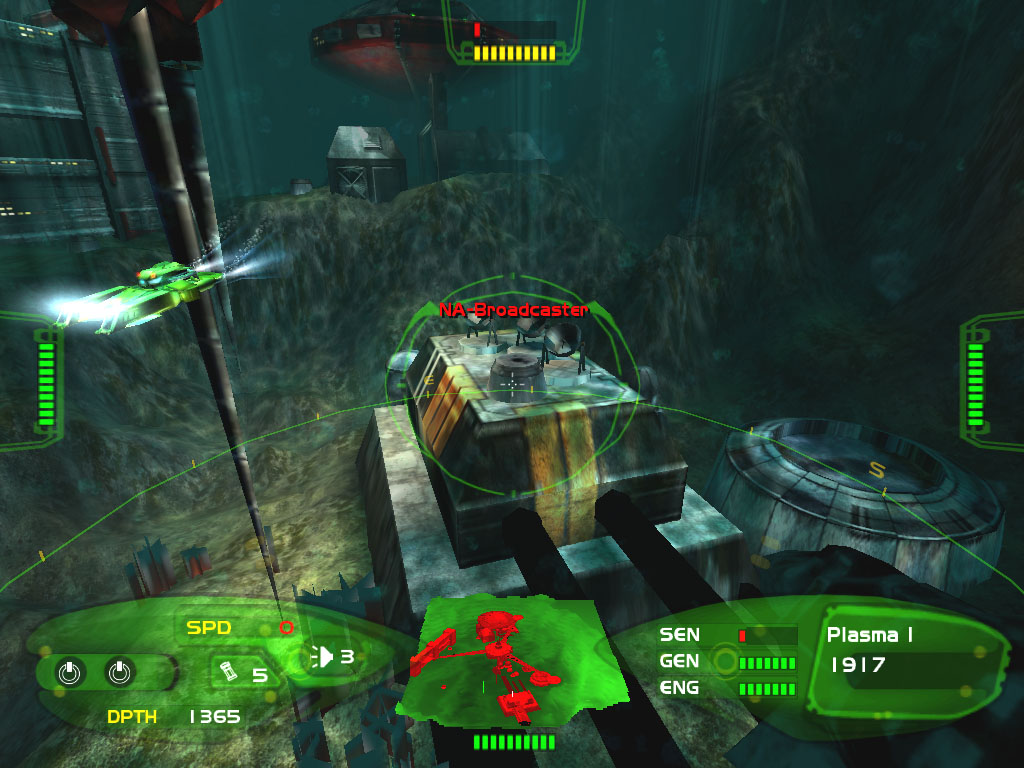
Task: Select the NA-Broadcaster target label
Action: click(513, 310)
